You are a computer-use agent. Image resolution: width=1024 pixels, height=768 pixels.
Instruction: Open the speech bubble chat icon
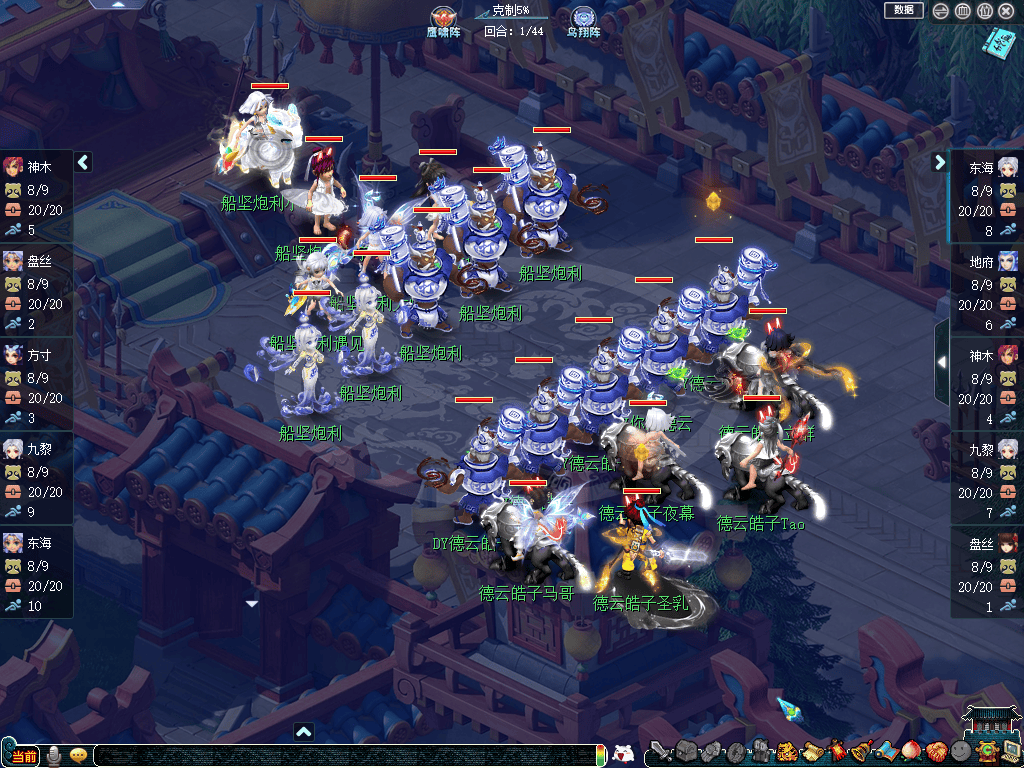(78, 755)
